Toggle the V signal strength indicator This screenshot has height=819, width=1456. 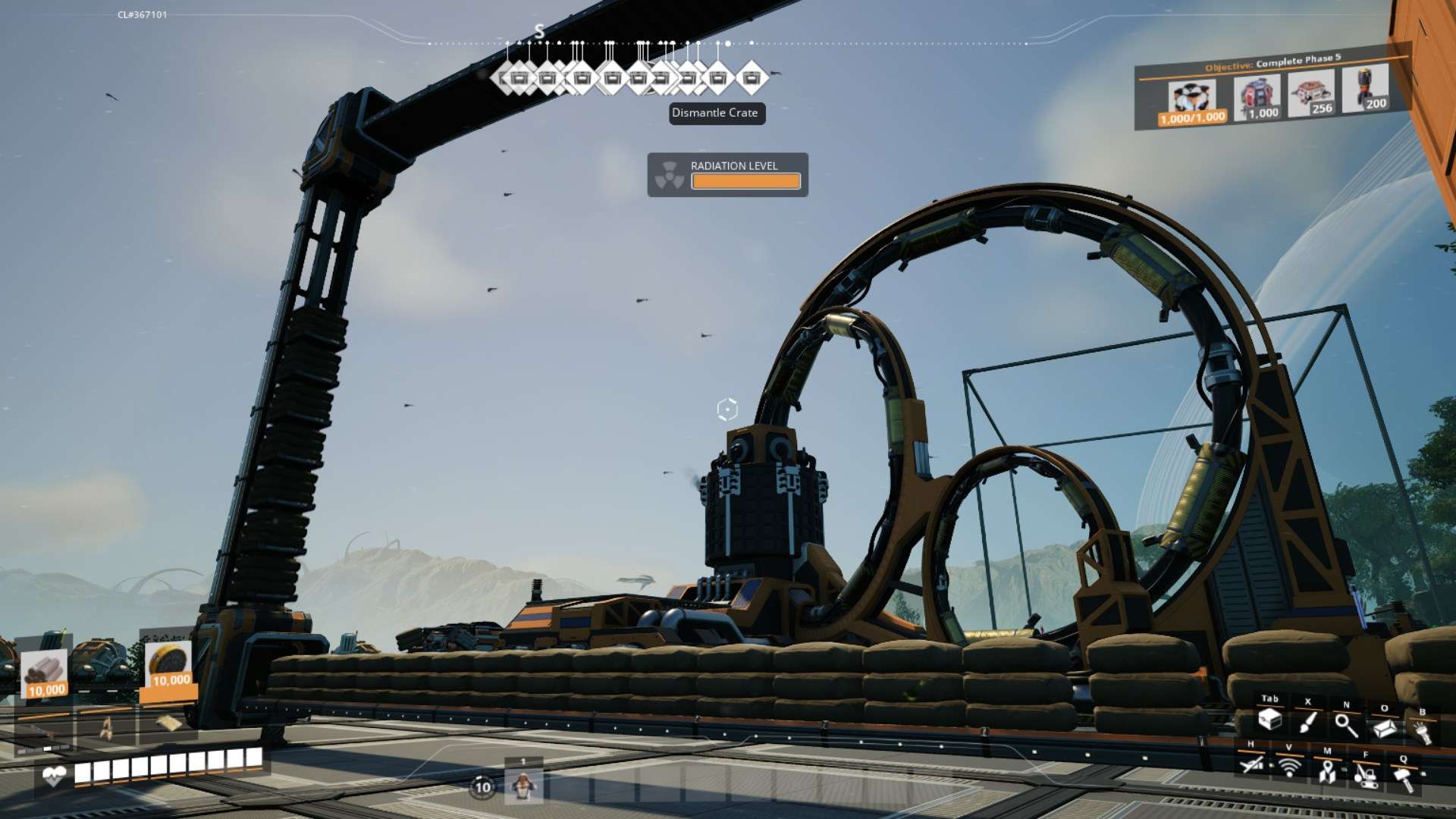[x=1291, y=767]
